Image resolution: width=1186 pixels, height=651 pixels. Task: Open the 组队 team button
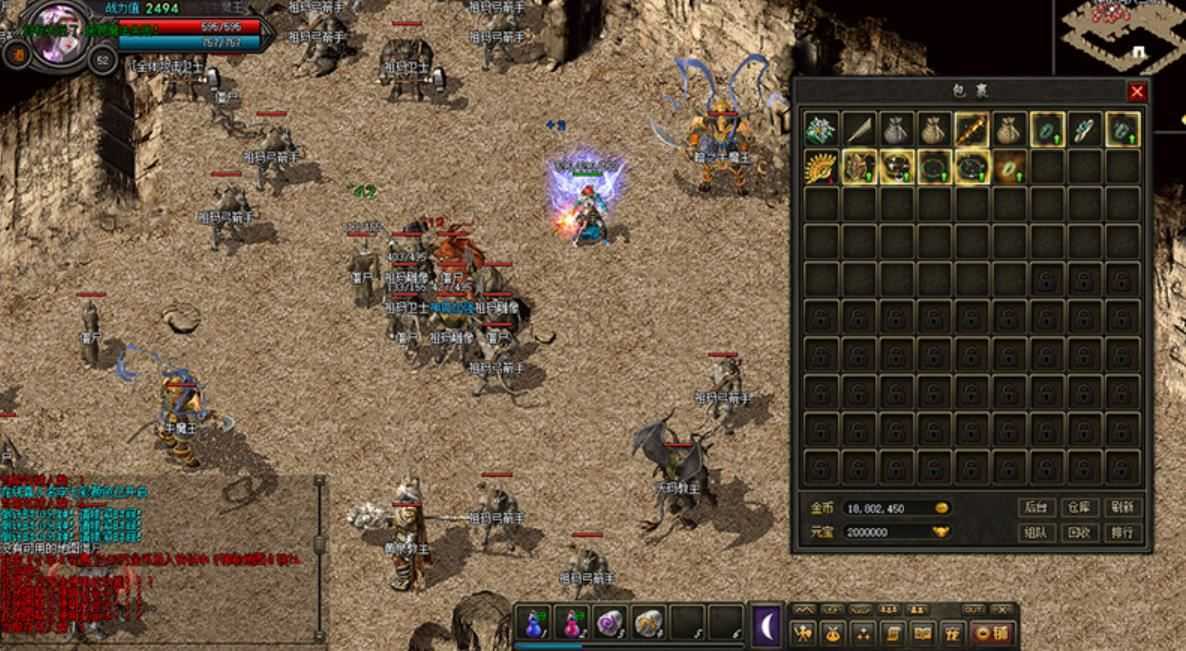[1035, 533]
